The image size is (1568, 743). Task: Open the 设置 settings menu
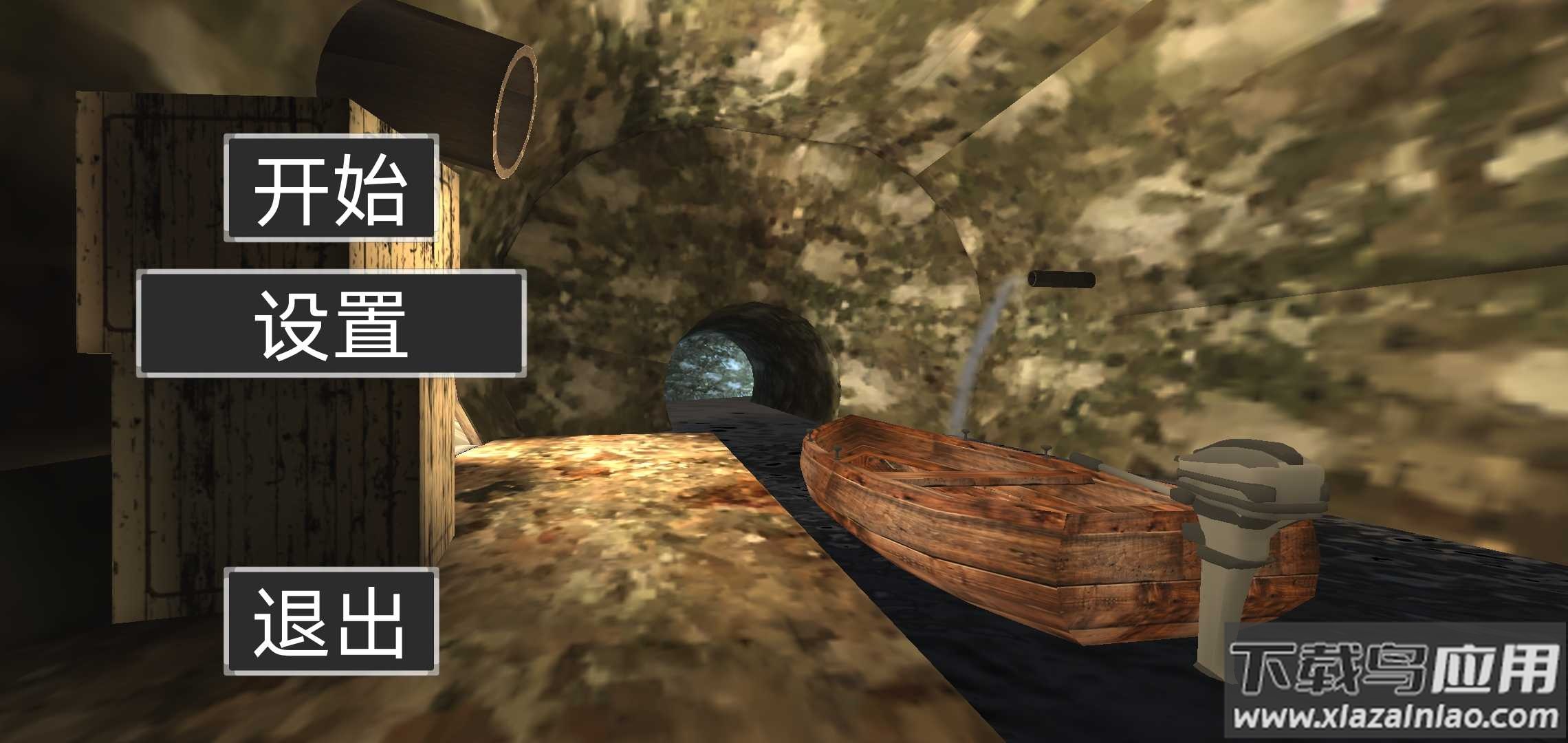[x=331, y=323]
